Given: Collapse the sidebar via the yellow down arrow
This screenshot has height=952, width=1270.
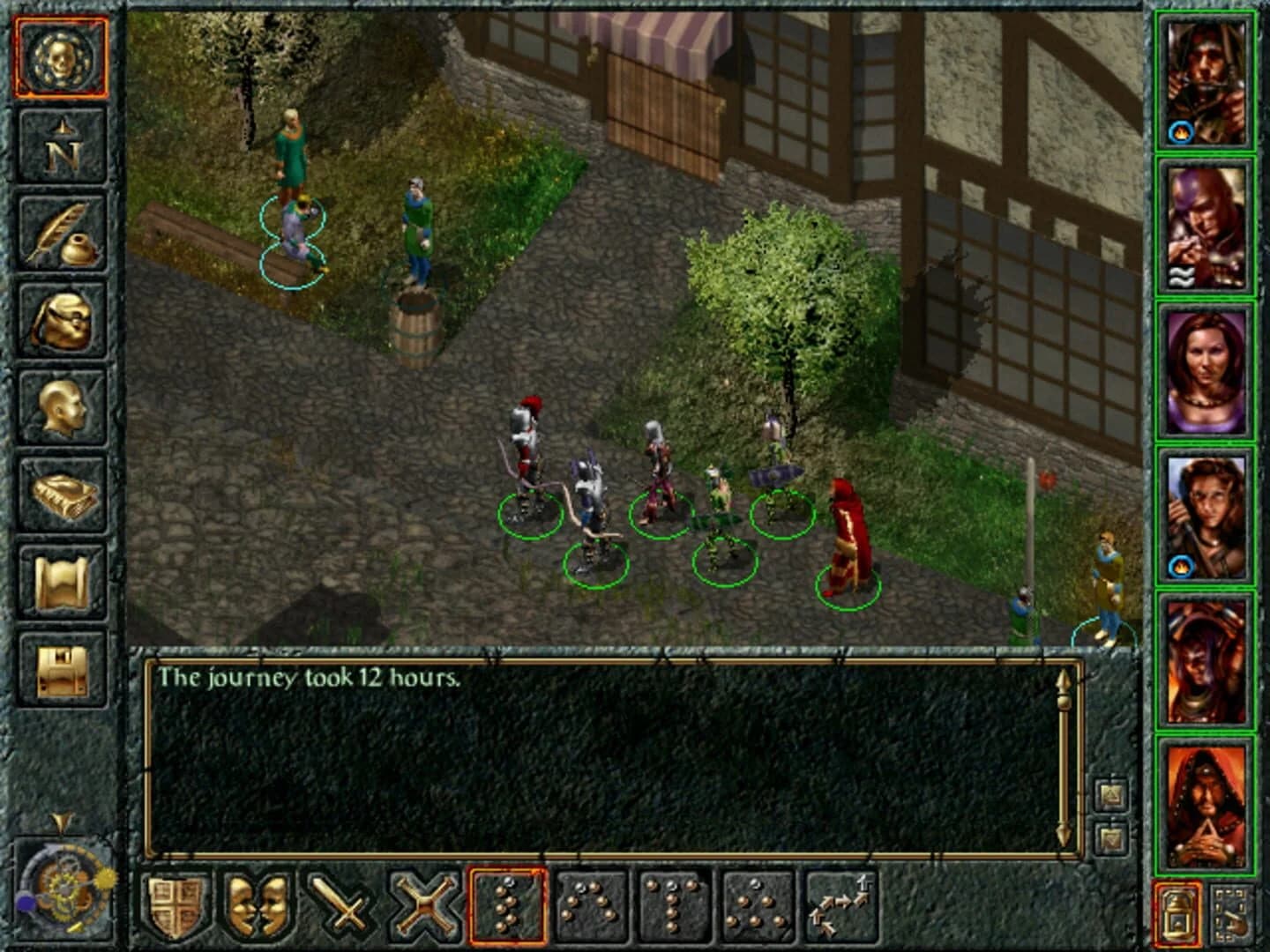Looking at the screenshot, I should click(60, 820).
